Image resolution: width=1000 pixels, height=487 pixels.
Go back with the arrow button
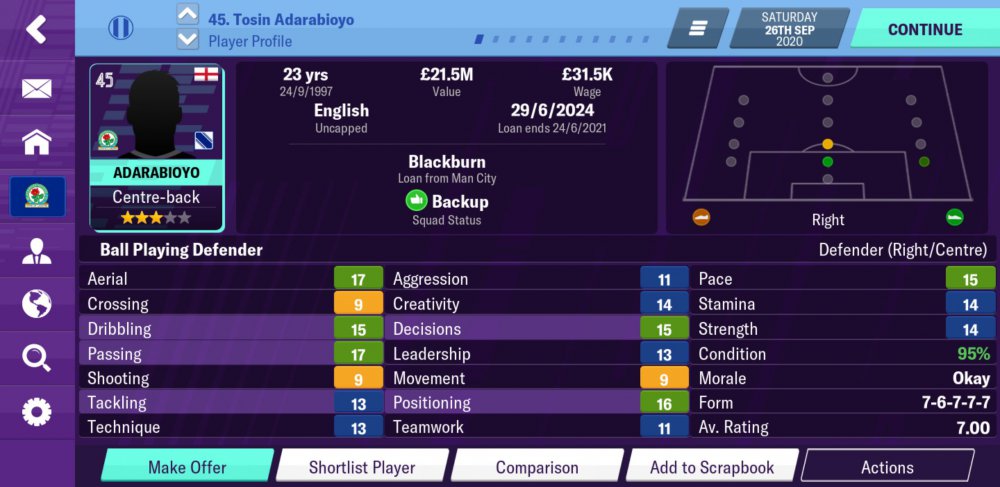pos(37,29)
